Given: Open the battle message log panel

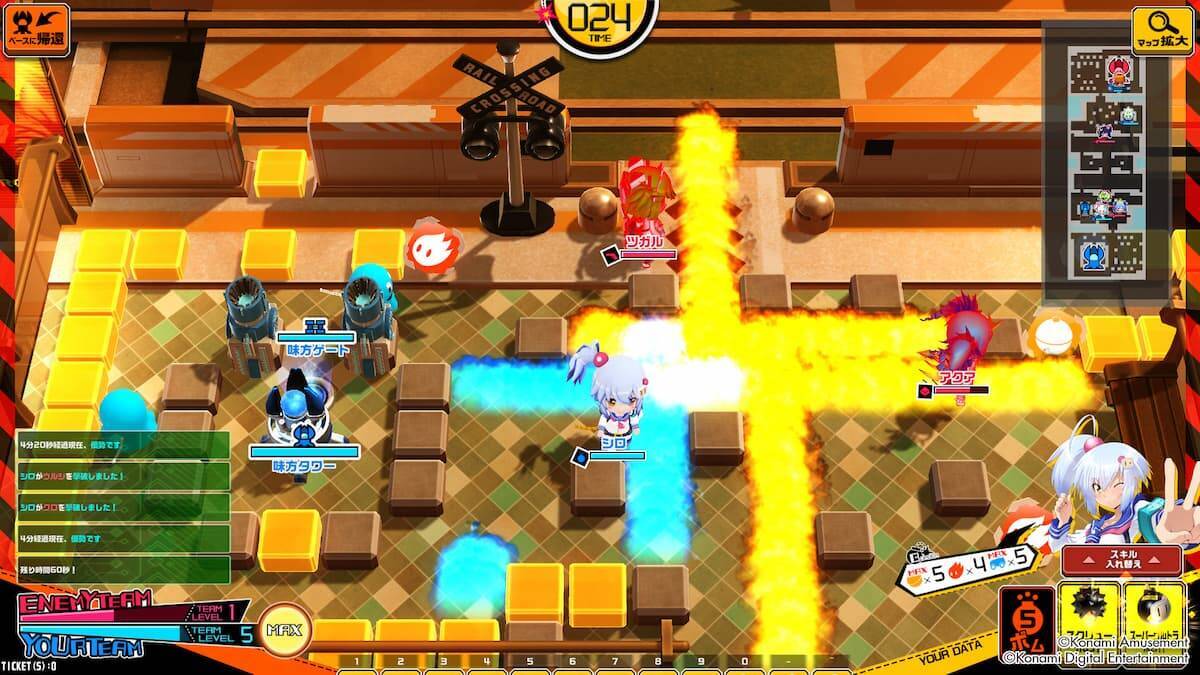Looking at the screenshot, I should coord(122,507).
